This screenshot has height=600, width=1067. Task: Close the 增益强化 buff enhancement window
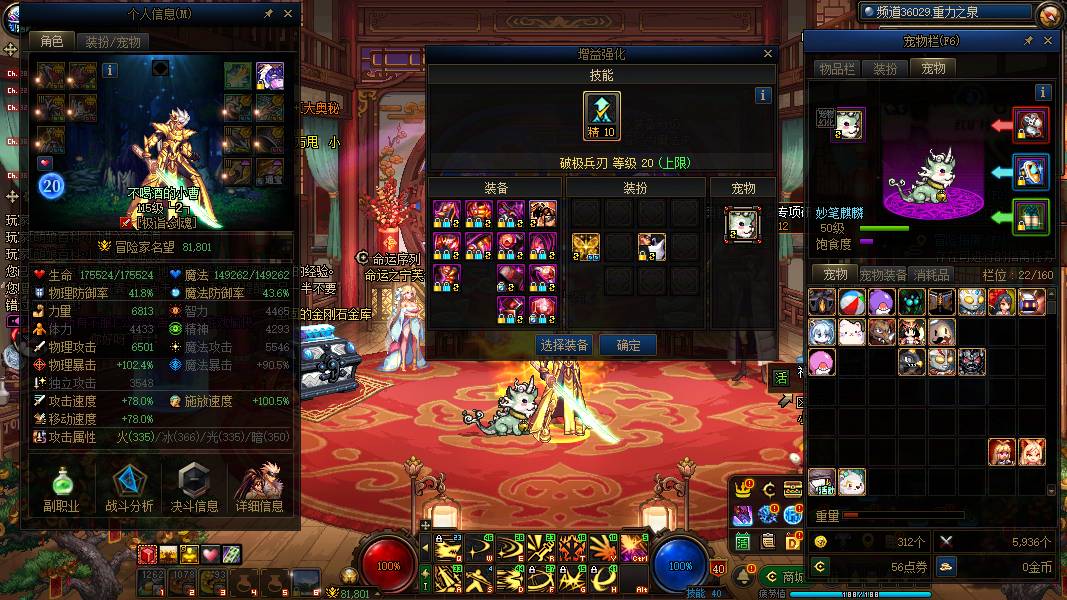768,54
